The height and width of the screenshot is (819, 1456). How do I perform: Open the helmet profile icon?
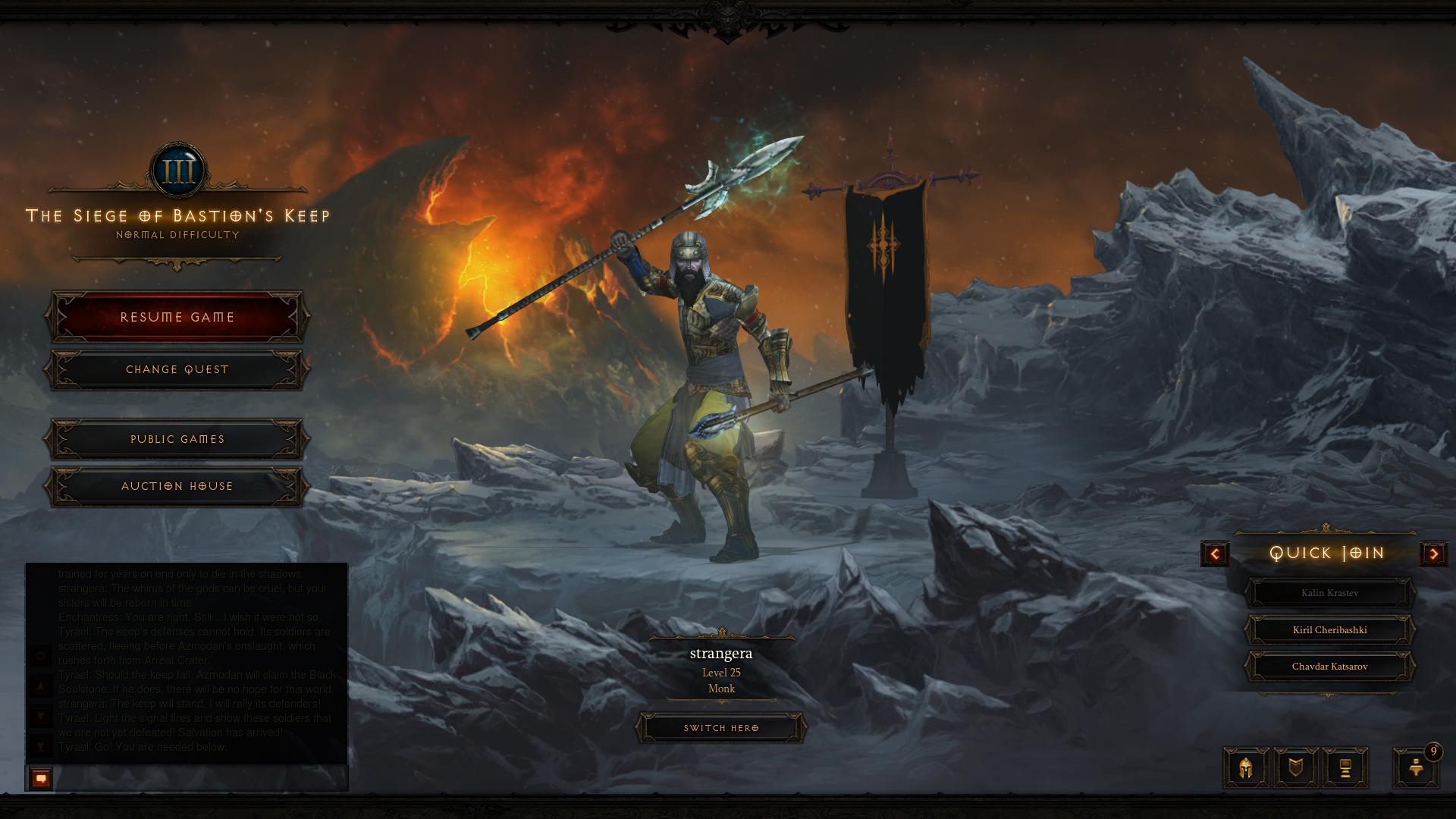click(1246, 768)
